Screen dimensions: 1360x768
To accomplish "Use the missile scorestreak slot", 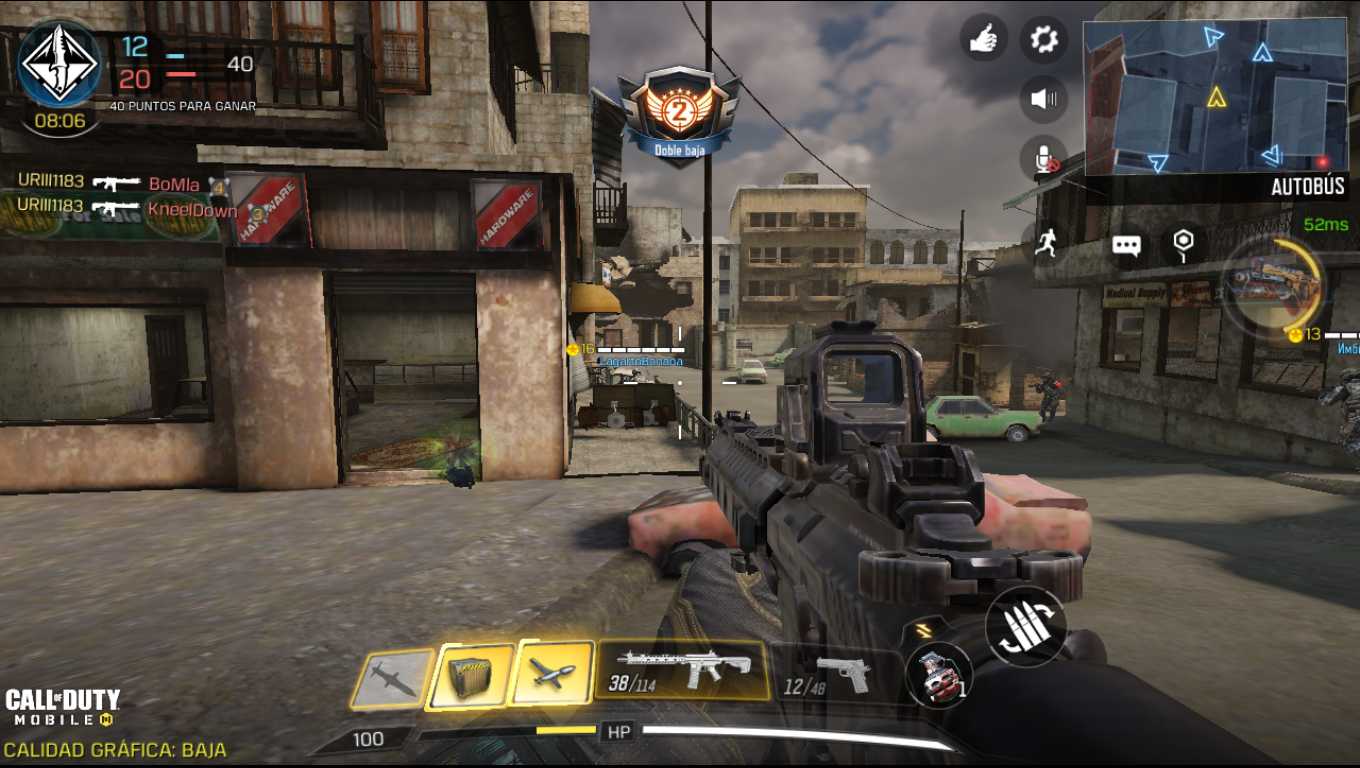I will tap(392, 679).
